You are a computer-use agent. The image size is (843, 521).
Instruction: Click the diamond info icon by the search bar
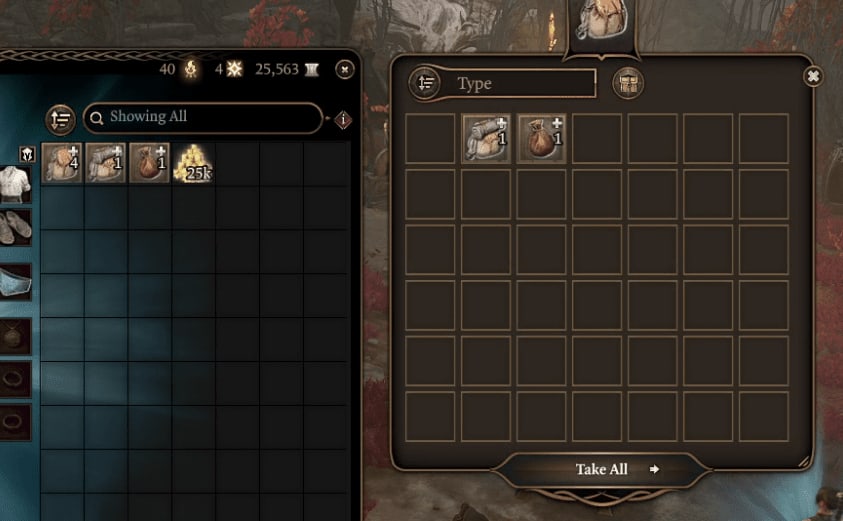tap(343, 120)
